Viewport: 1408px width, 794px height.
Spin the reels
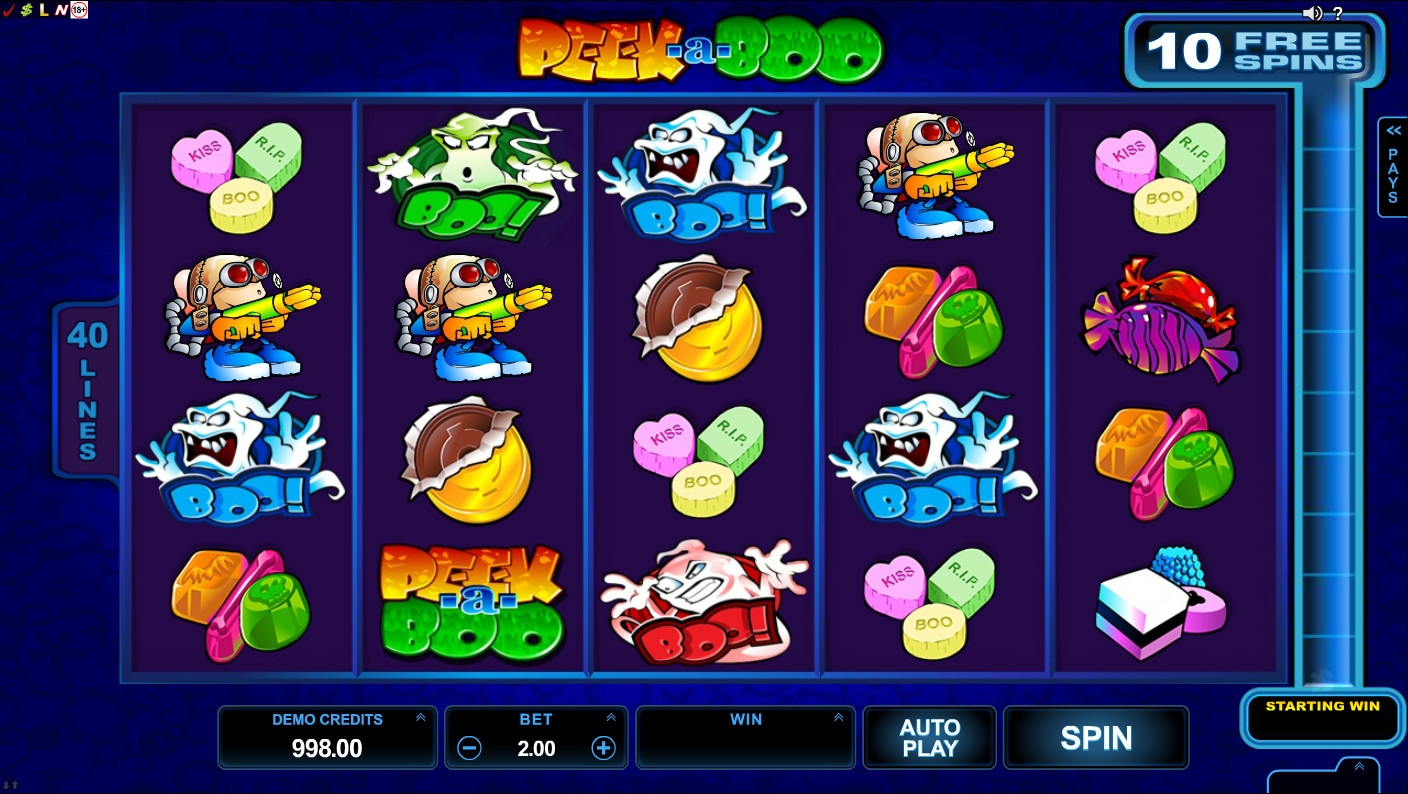1096,738
